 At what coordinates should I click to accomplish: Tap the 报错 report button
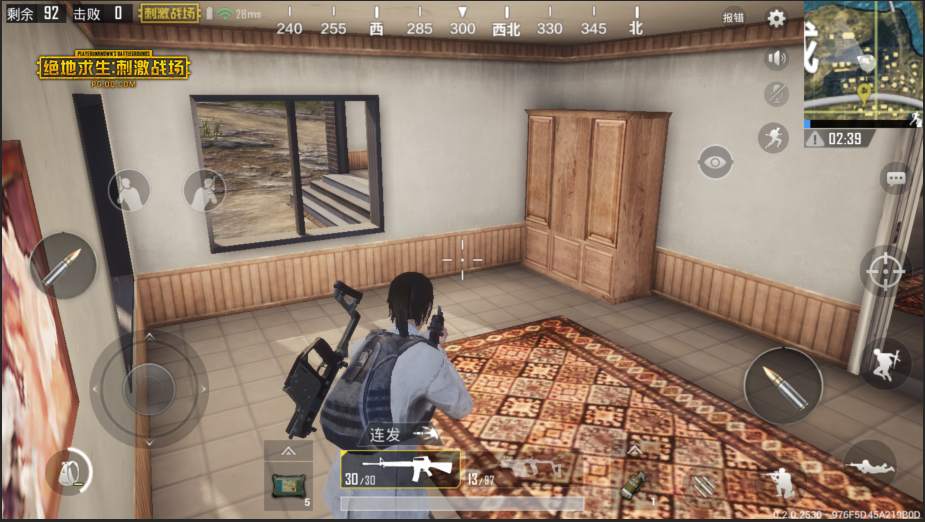[733, 18]
